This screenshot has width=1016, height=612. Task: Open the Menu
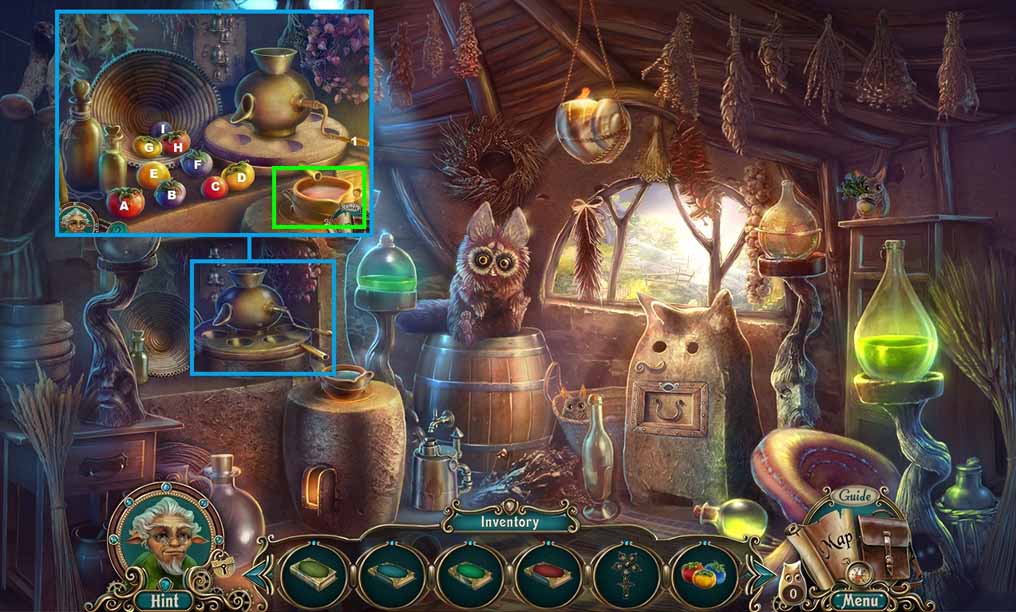[x=859, y=602]
